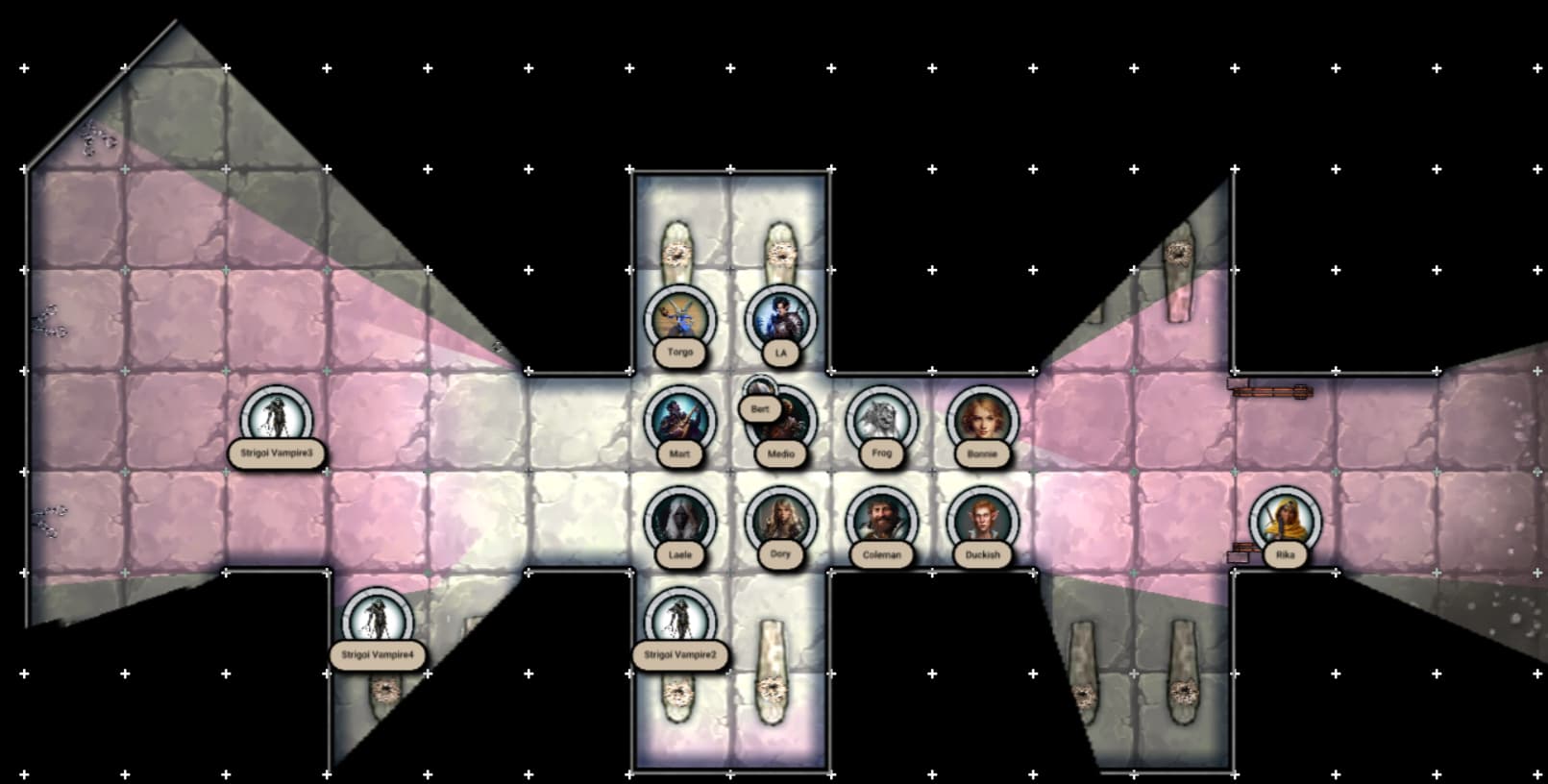Click the Strigoi Vampire2 token
Screen dimensions: 1548x784
click(x=680, y=622)
